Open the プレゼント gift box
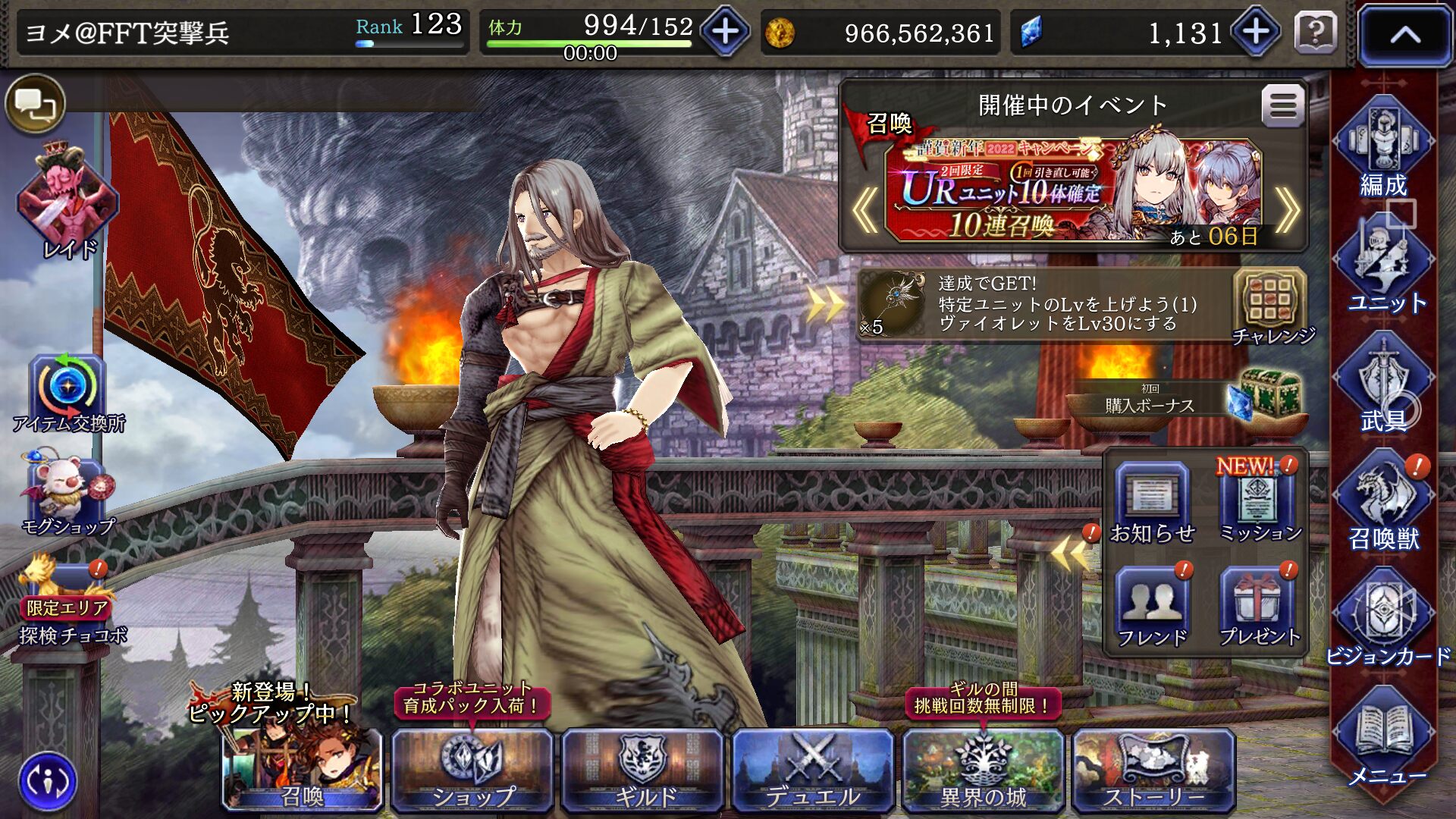Viewport: 1456px width, 819px height. click(x=1258, y=607)
